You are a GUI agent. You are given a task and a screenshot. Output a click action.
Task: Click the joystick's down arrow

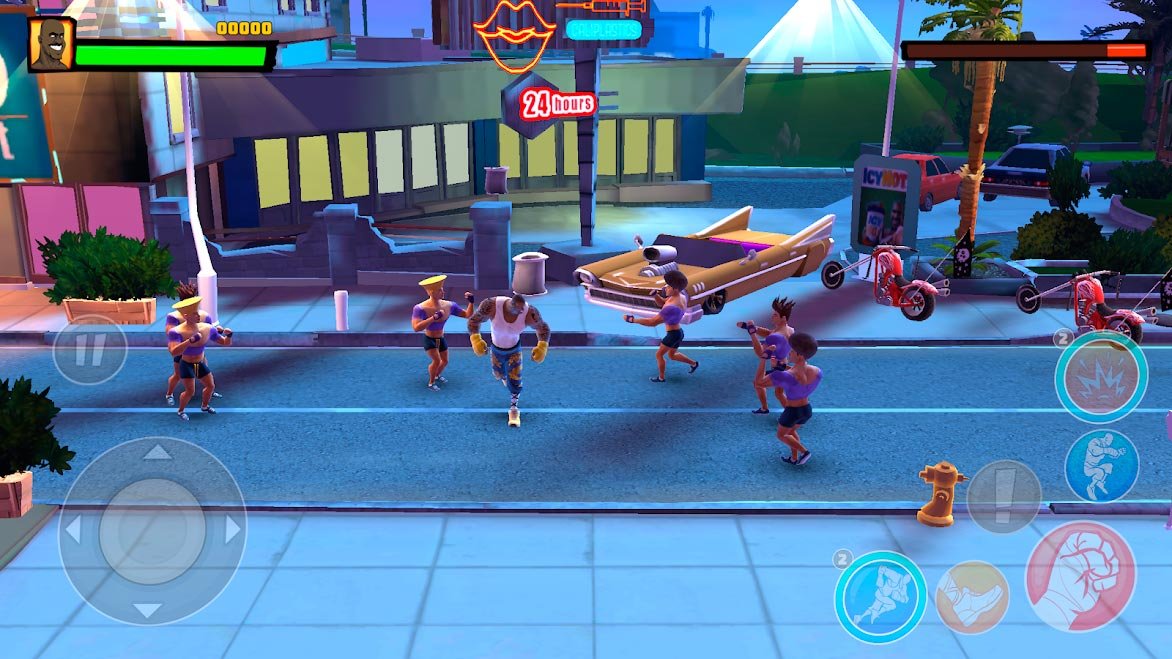[x=149, y=609]
